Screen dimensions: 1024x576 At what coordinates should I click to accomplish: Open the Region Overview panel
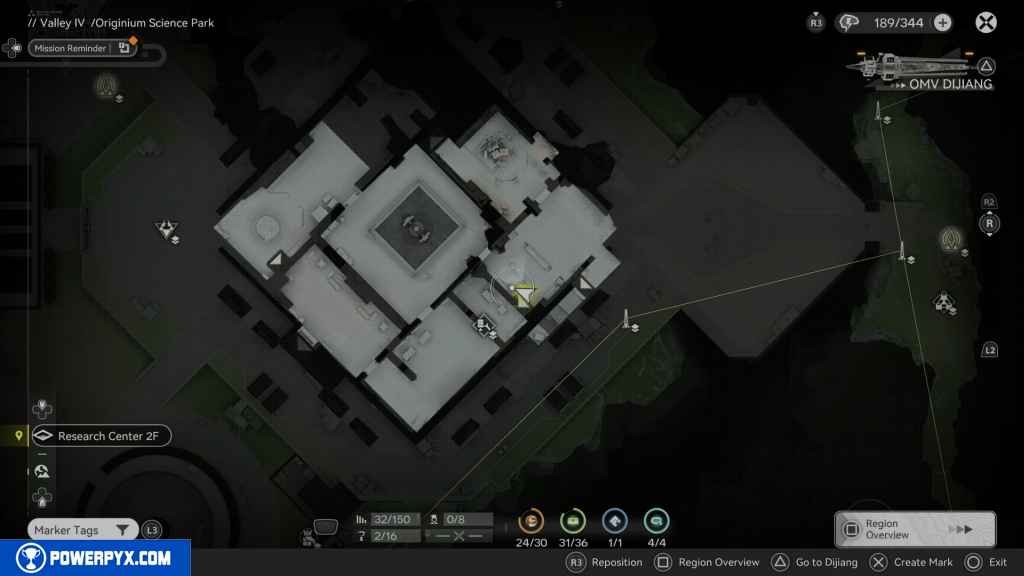tap(914, 529)
